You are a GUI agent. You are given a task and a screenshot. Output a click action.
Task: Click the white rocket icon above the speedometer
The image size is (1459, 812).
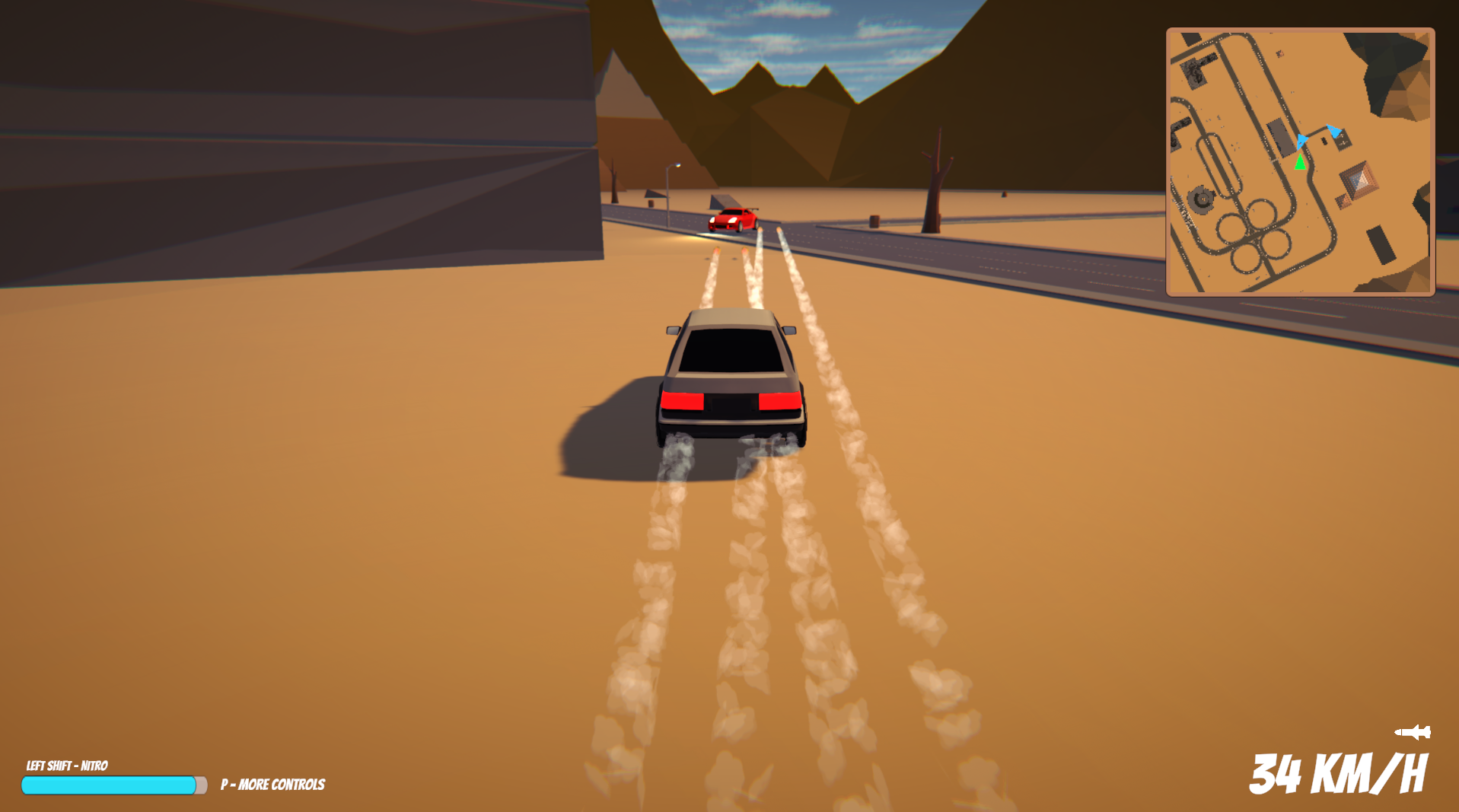coord(1413,732)
